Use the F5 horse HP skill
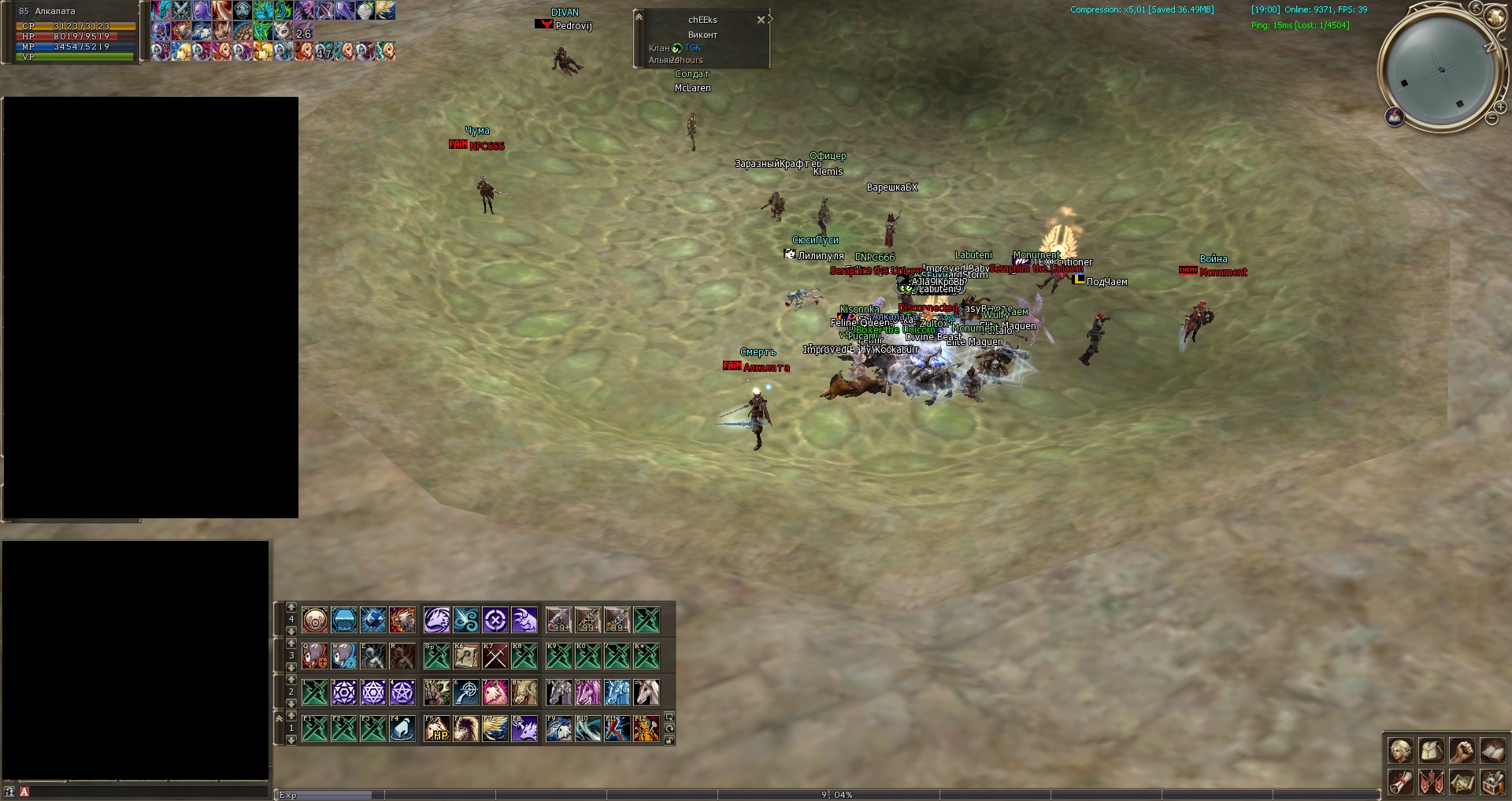 tap(437, 729)
